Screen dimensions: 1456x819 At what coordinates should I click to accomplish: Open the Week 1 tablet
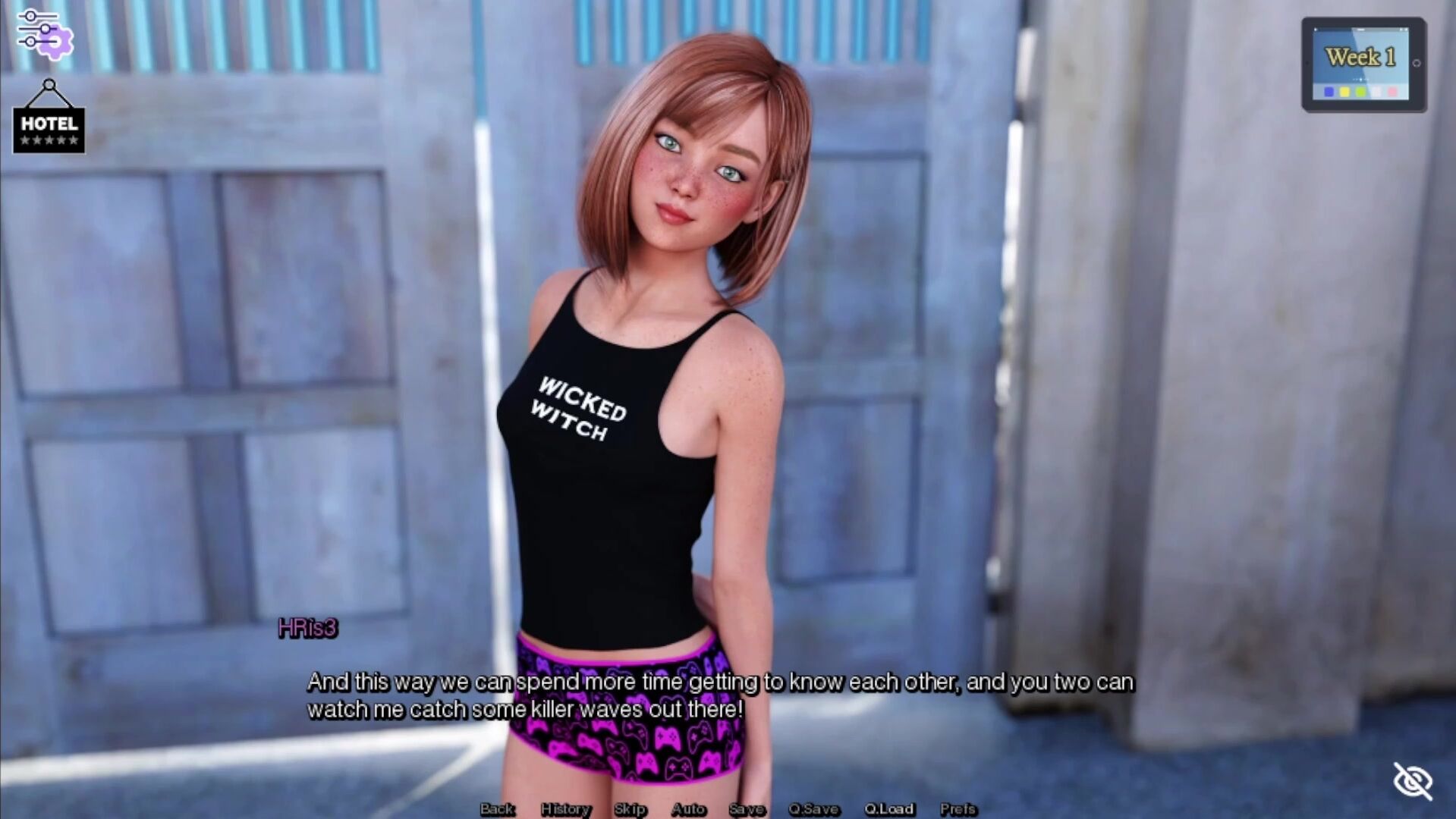pos(1363,65)
